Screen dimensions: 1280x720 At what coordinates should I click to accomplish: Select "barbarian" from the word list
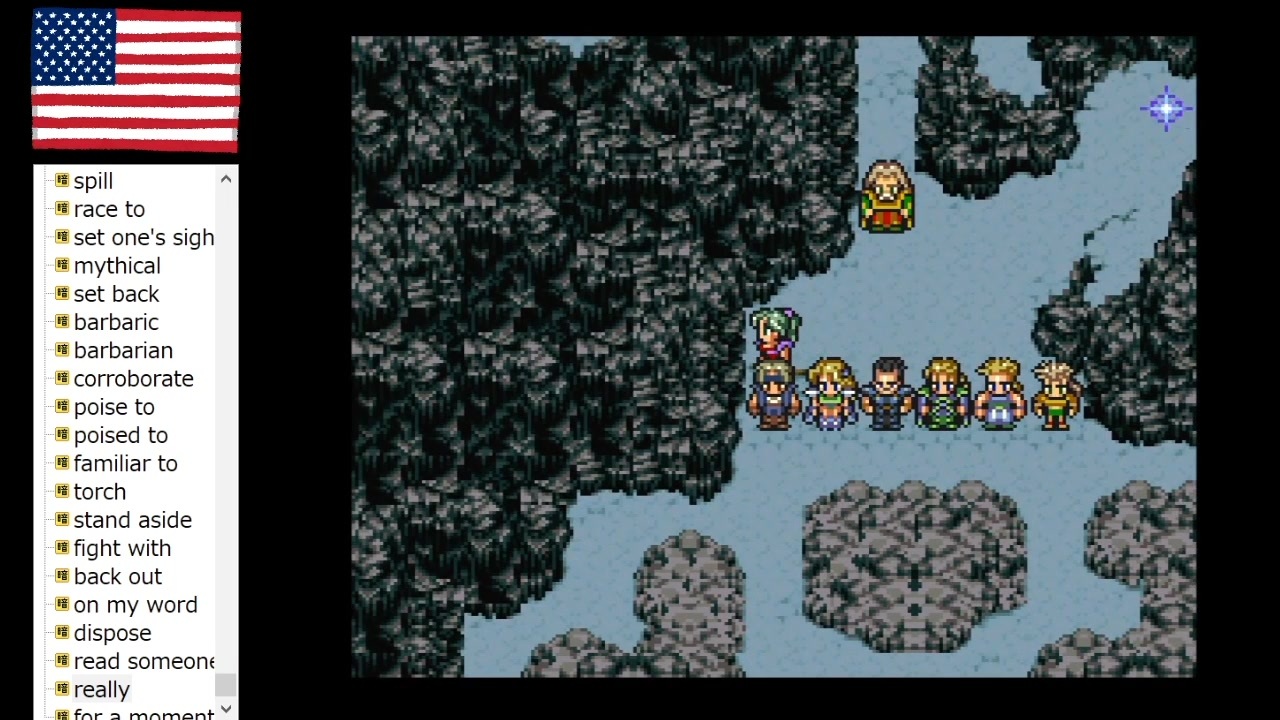(x=123, y=350)
